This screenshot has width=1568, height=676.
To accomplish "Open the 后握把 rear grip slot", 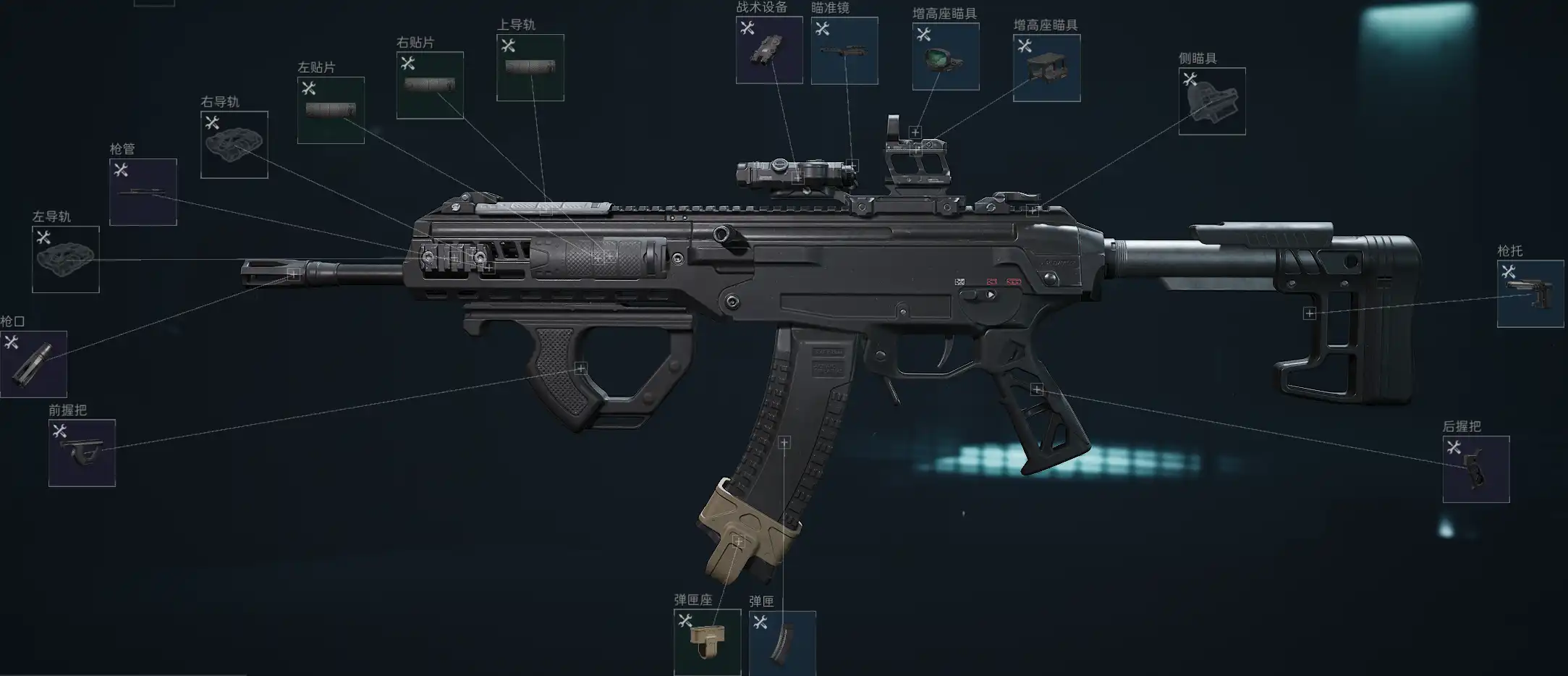I will (1476, 469).
